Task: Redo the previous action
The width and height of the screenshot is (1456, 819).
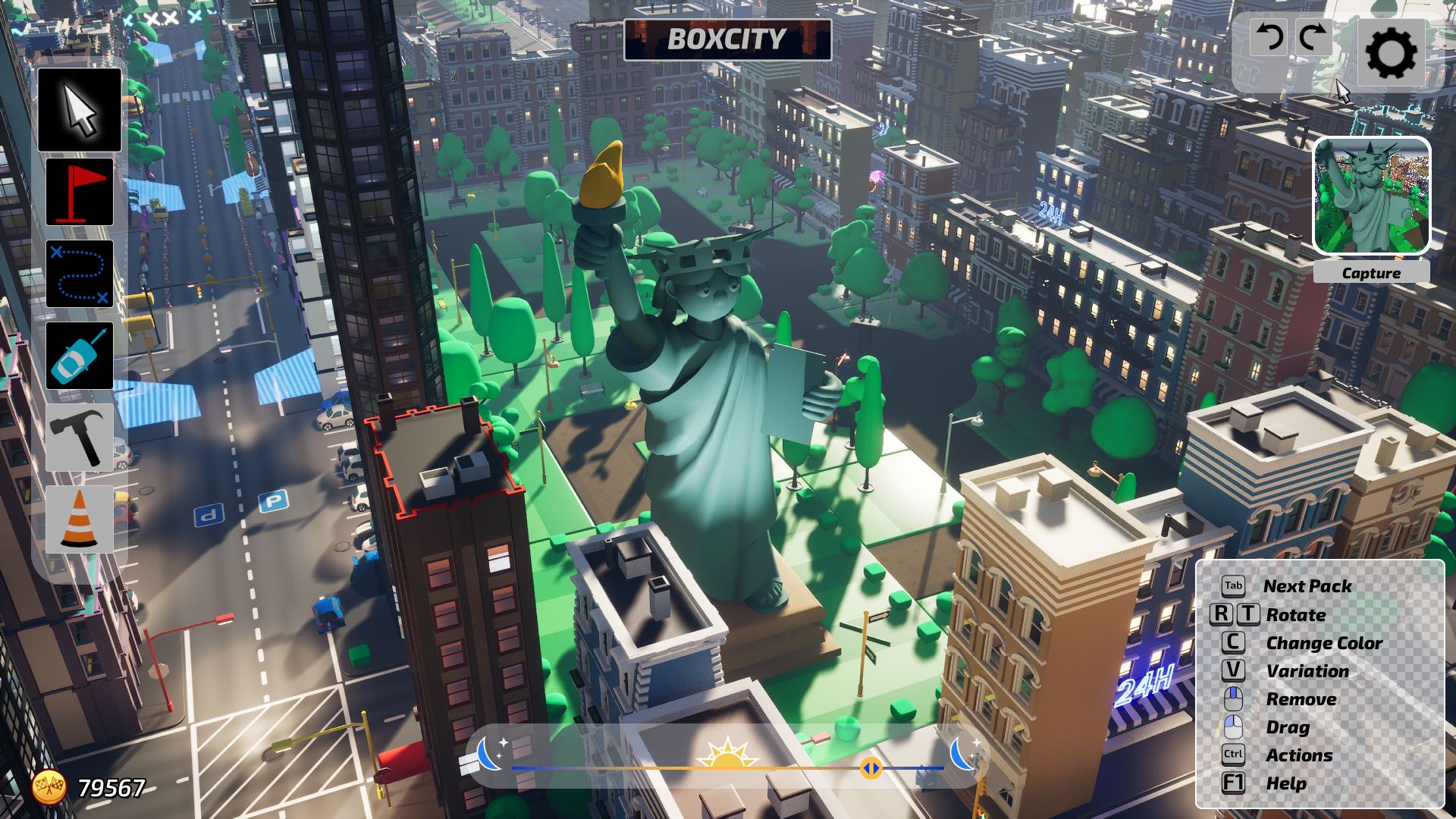Action: 1312,36
